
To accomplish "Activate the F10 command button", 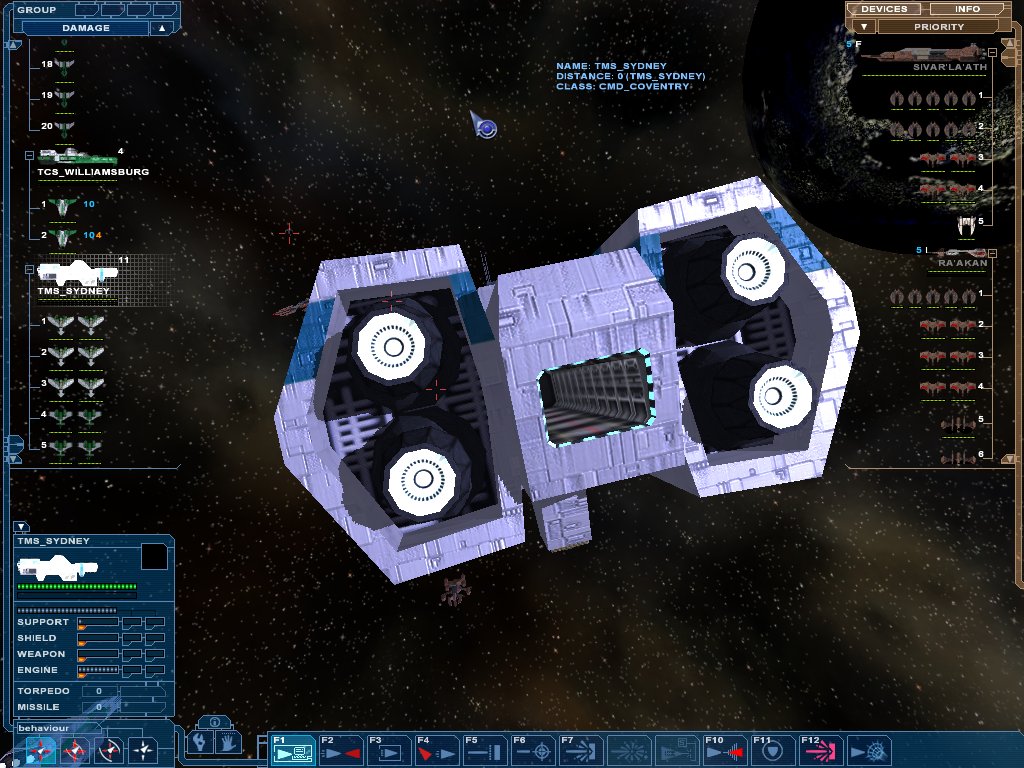I will (723, 749).
